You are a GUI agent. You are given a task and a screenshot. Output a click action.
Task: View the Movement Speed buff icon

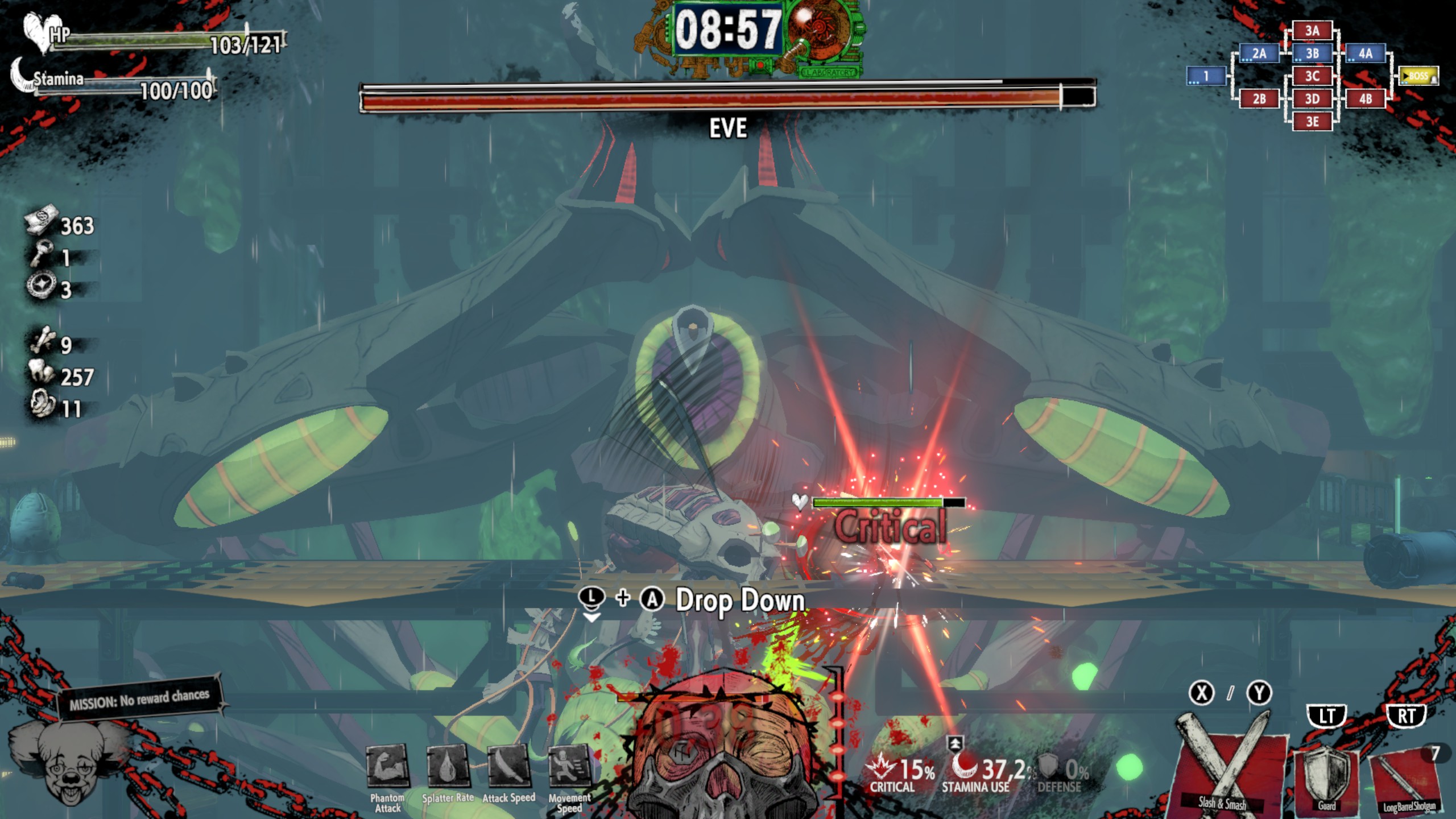click(569, 765)
